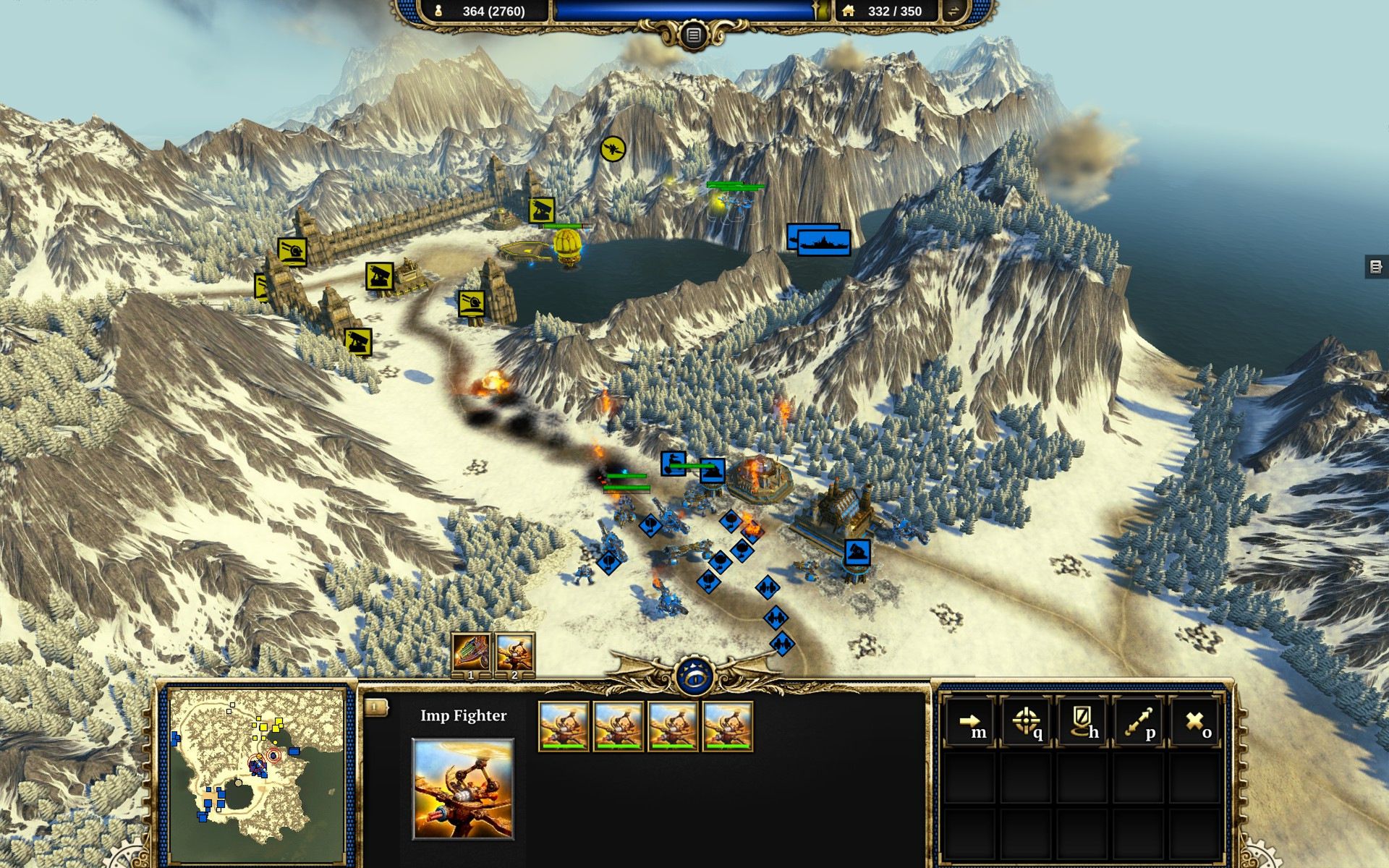The width and height of the screenshot is (1389, 868).
Task: Select control group 1
Action: (x=471, y=653)
